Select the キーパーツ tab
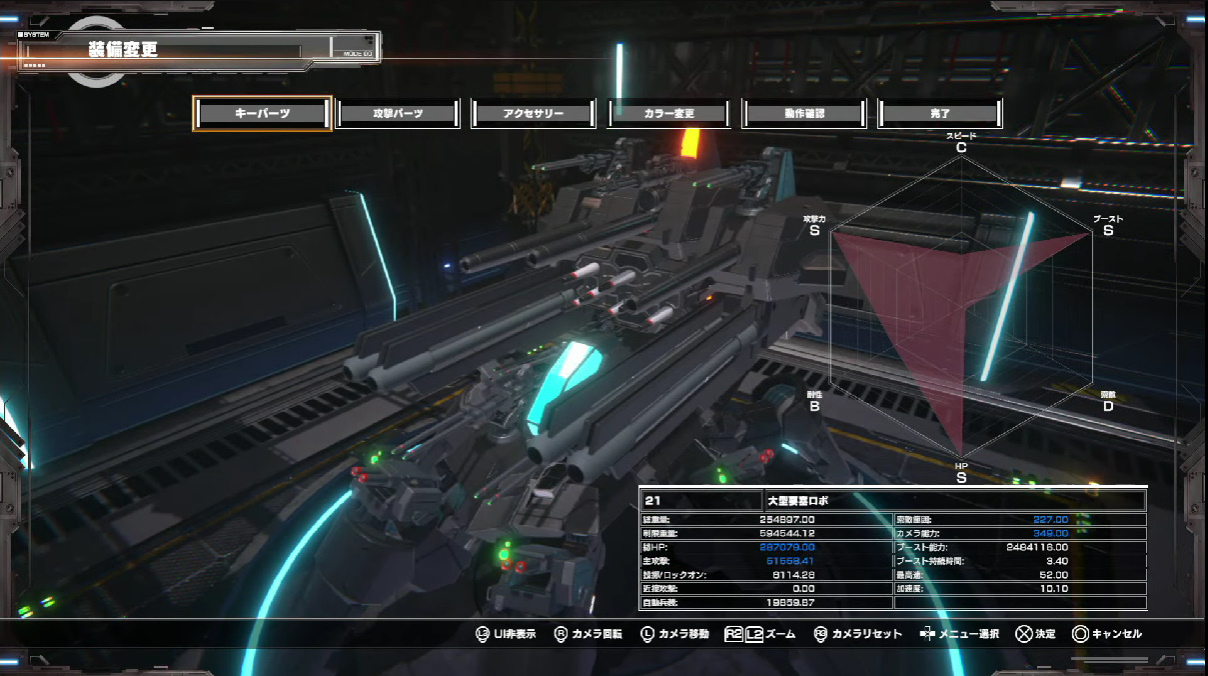Screen dimensions: 1208x676 pos(262,114)
